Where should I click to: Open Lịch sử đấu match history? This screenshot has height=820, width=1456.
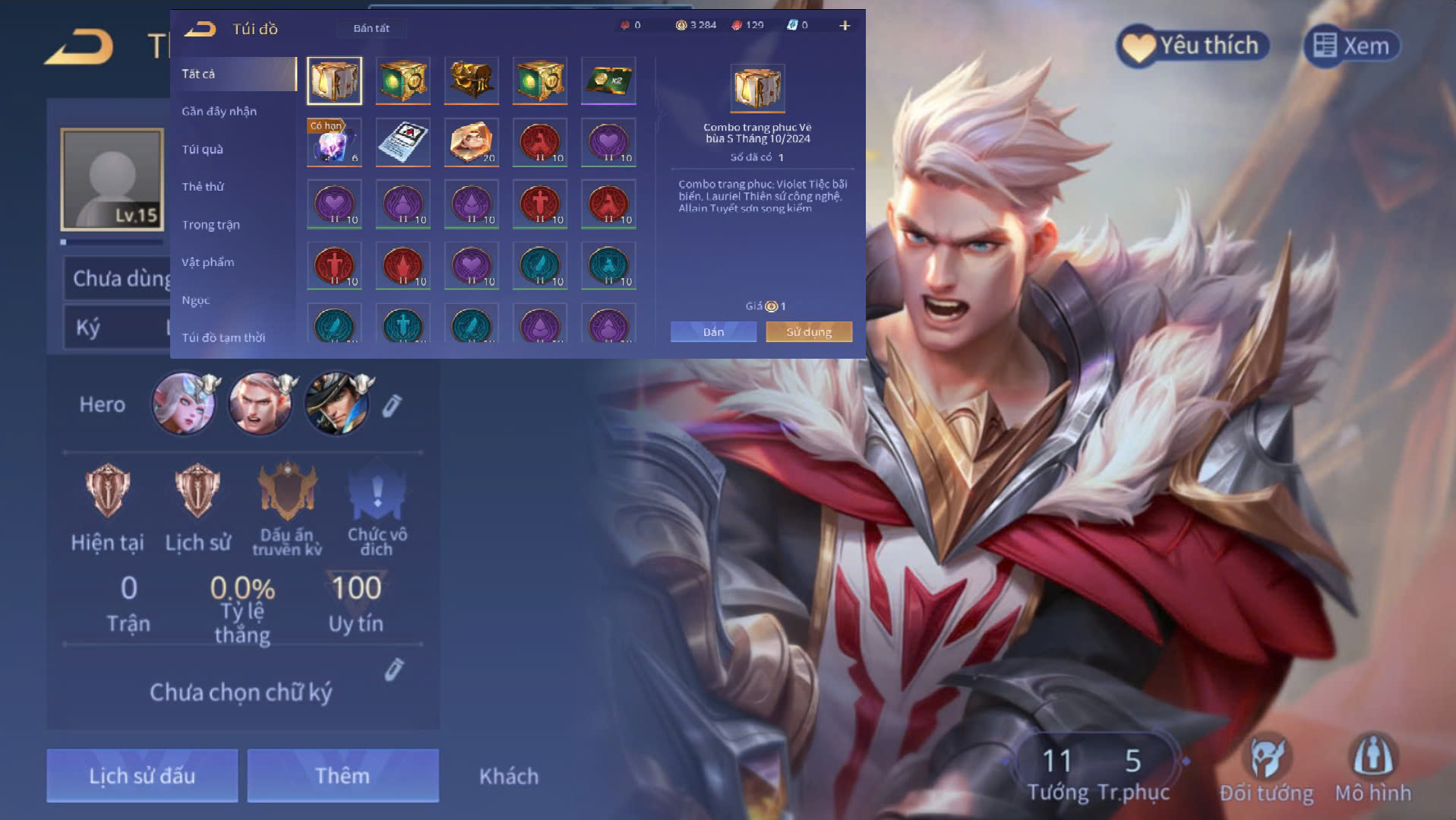click(142, 775)
